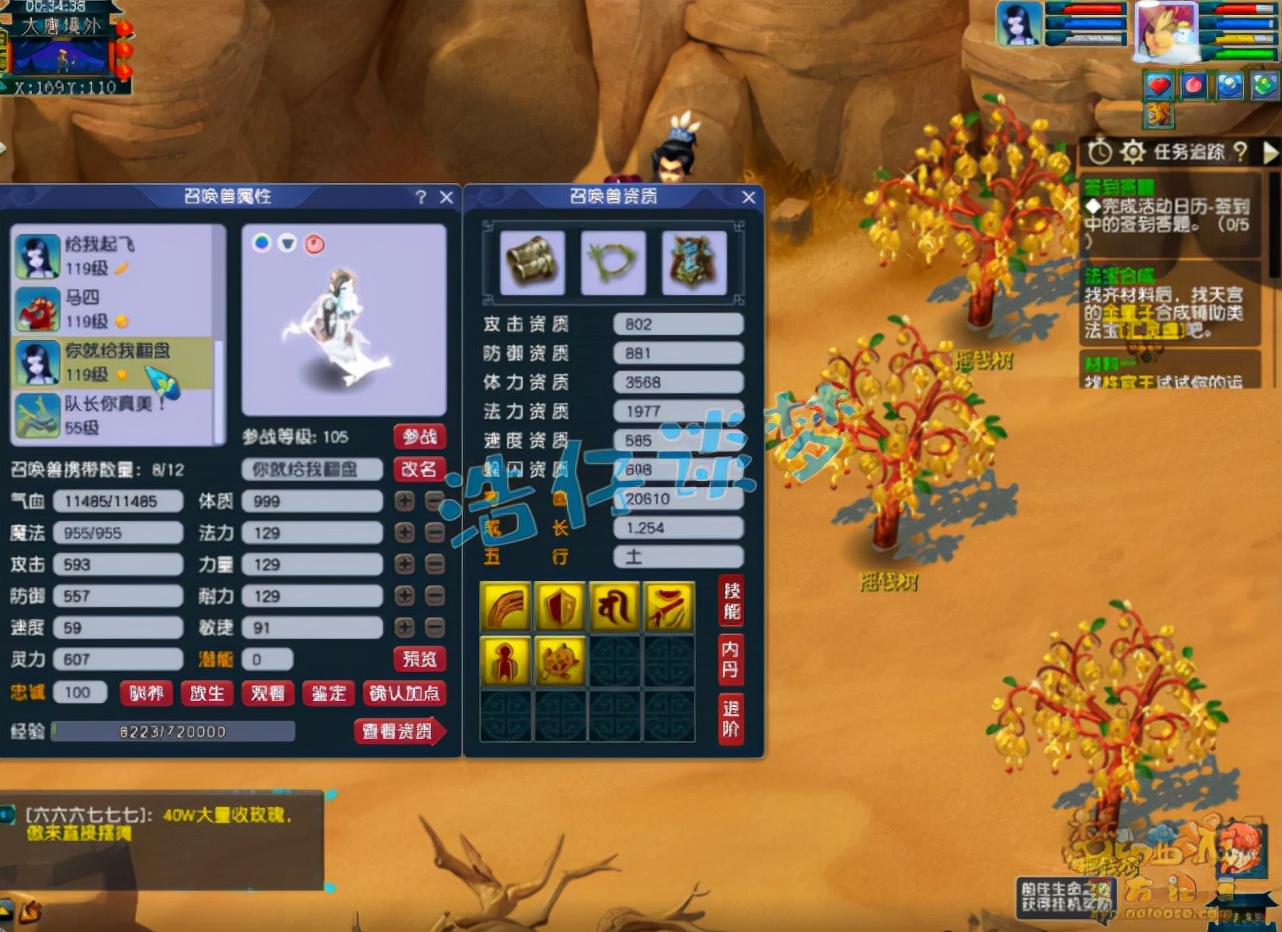The image size is (1282, 932).
Task: Click the armor equipment slot in 召唤兽资质 panel
Action: tap(530, 262)
